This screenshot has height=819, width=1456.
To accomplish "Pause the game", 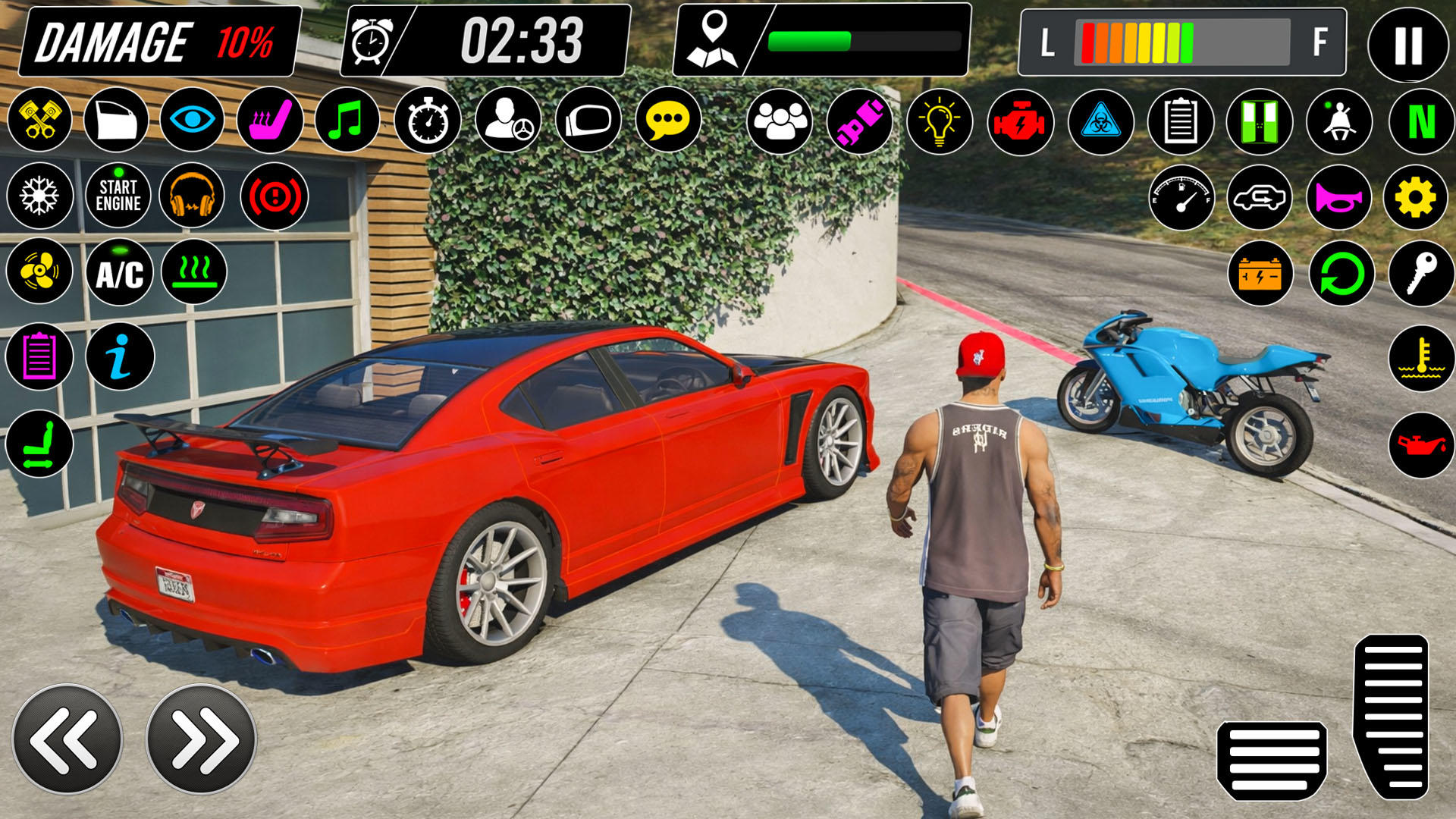I will point(1407,45).
